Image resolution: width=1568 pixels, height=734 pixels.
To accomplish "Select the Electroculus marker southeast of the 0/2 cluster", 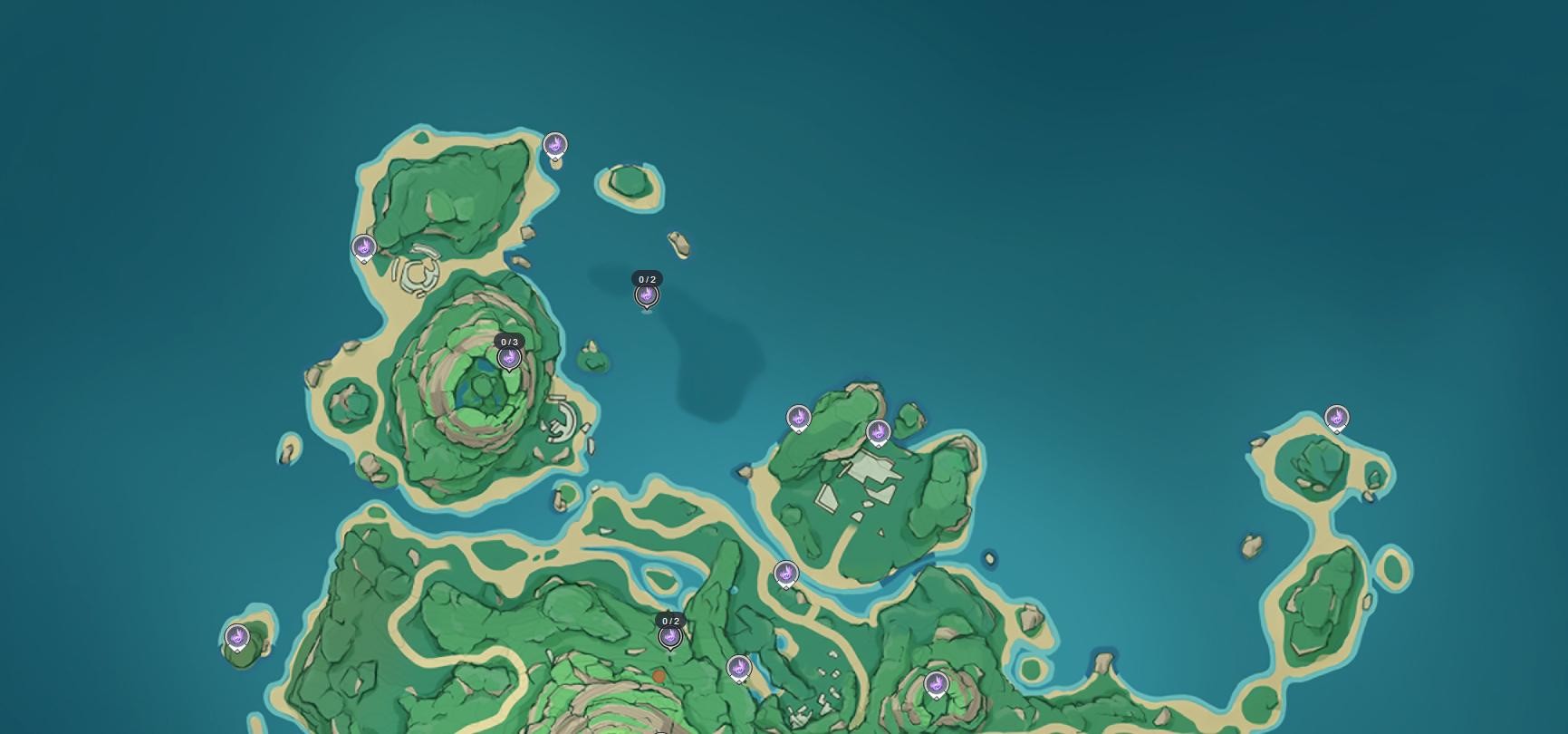I will 737,668.
